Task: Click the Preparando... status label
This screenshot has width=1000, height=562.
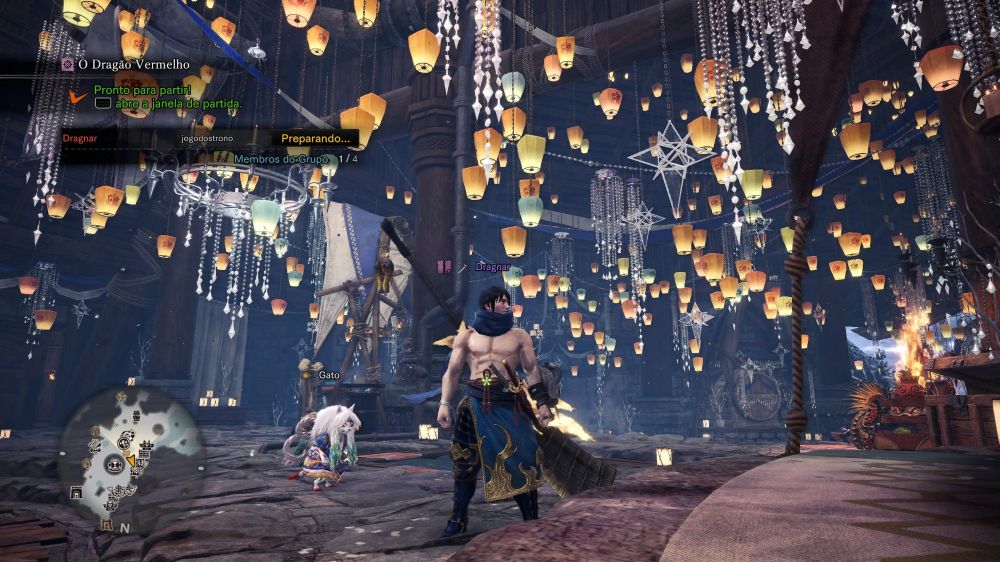Action: 314,138
